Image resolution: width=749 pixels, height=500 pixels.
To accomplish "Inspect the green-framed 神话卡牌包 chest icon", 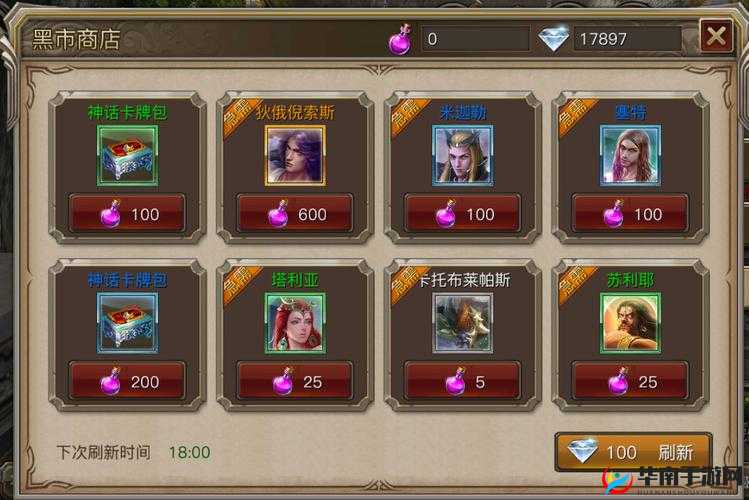I will 127,155.
